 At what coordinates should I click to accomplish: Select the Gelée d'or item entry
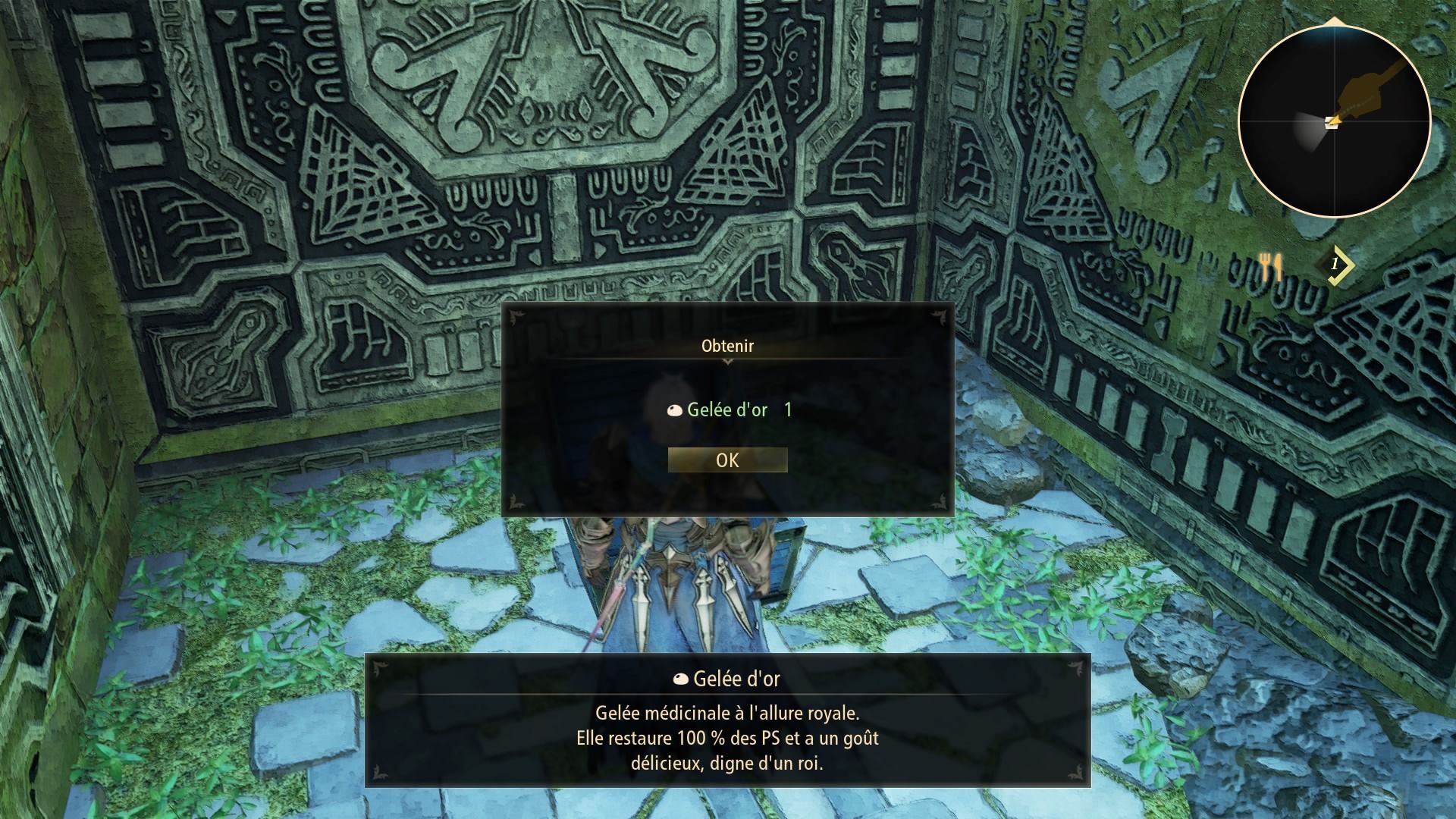point(727,410)
